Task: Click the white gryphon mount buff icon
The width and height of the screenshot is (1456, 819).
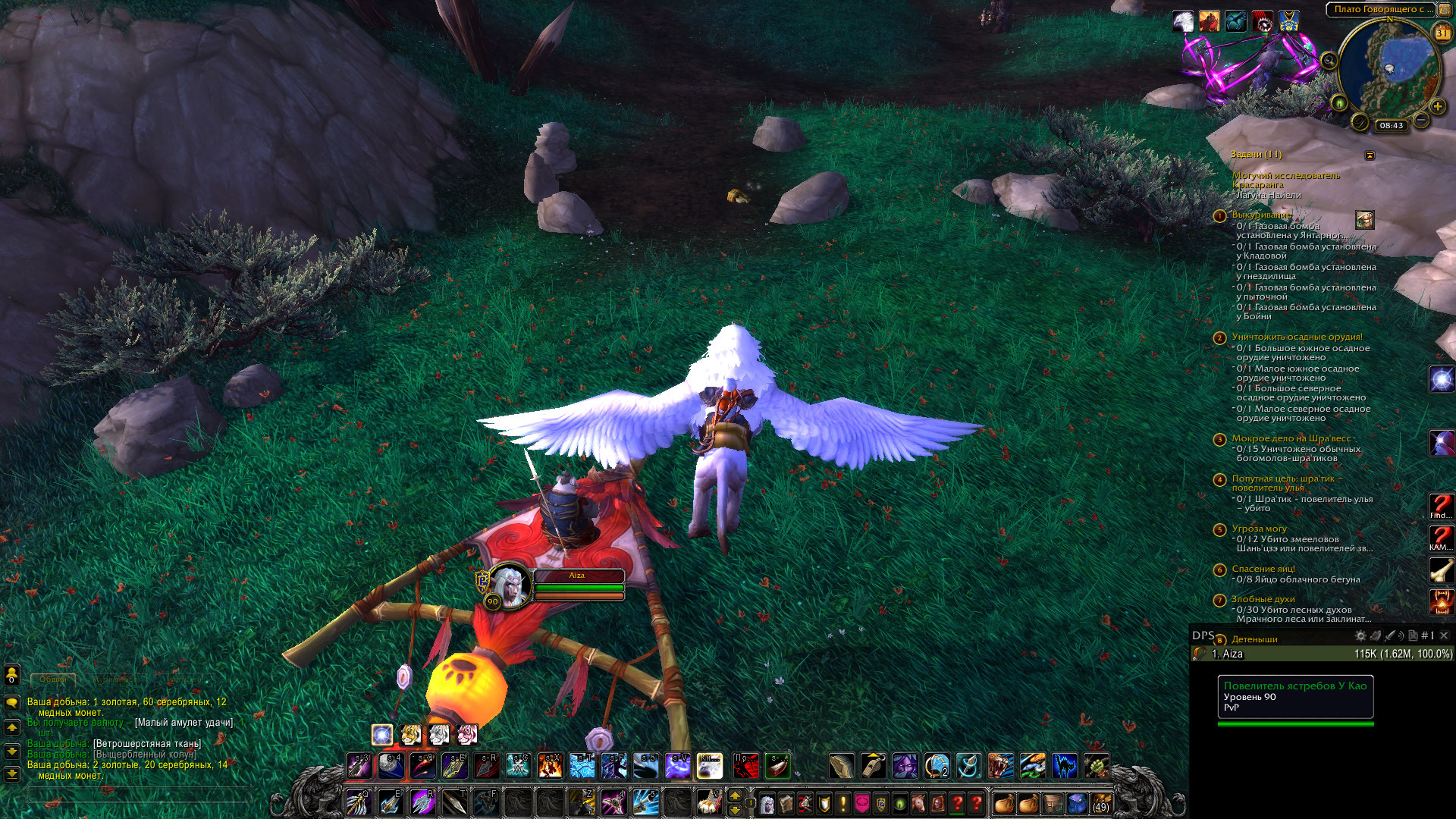Action: click(1183, 21)
